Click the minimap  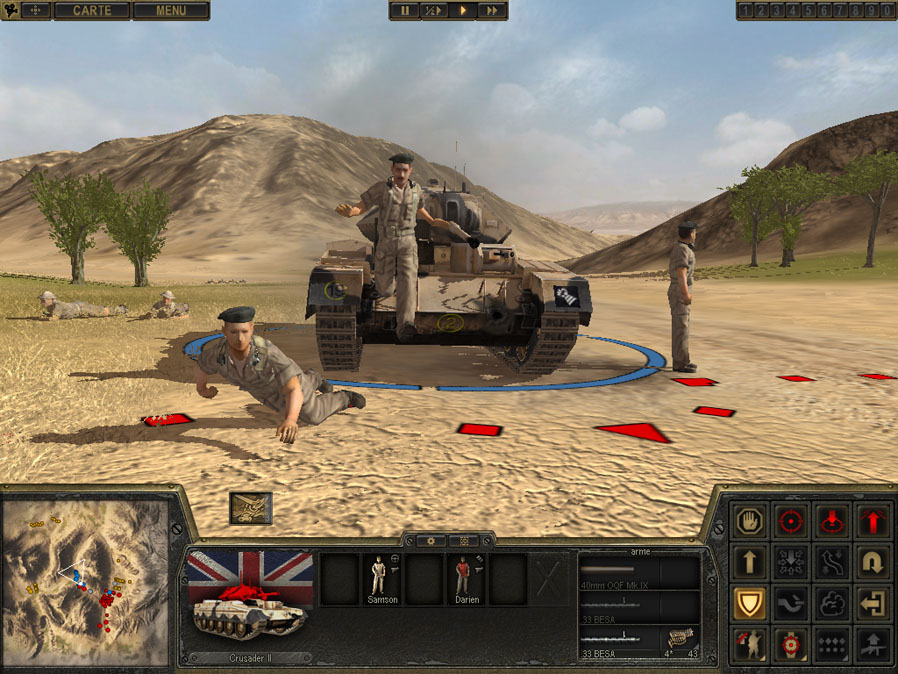pyautogui.click(x=85, y=583)
